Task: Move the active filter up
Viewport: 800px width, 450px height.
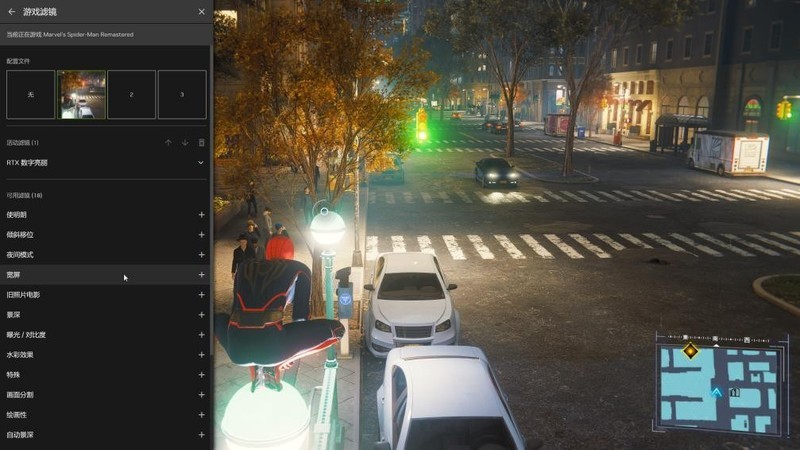Action: coord(168,143)
